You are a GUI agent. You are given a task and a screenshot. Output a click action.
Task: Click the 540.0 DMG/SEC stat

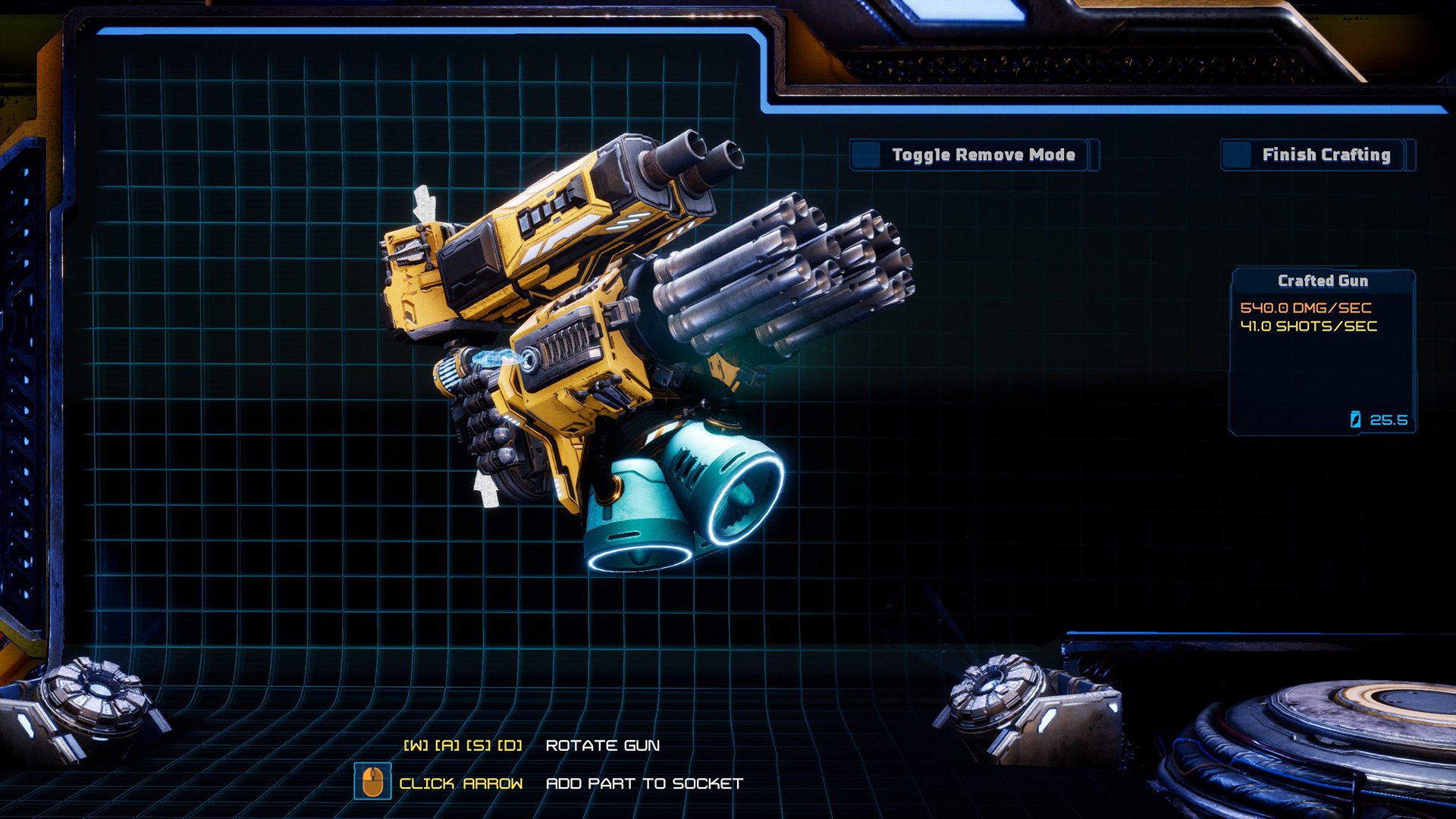pos(1307,308)
